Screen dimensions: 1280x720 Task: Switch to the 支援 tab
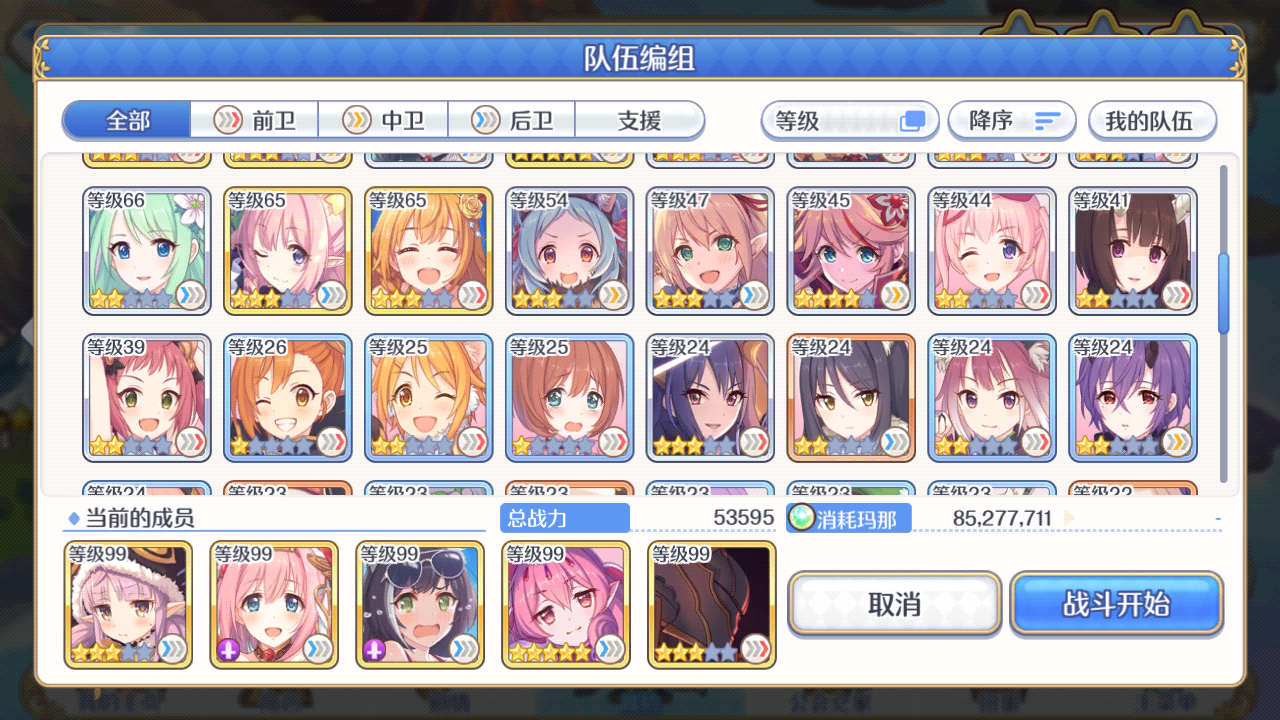pos(638,120)
